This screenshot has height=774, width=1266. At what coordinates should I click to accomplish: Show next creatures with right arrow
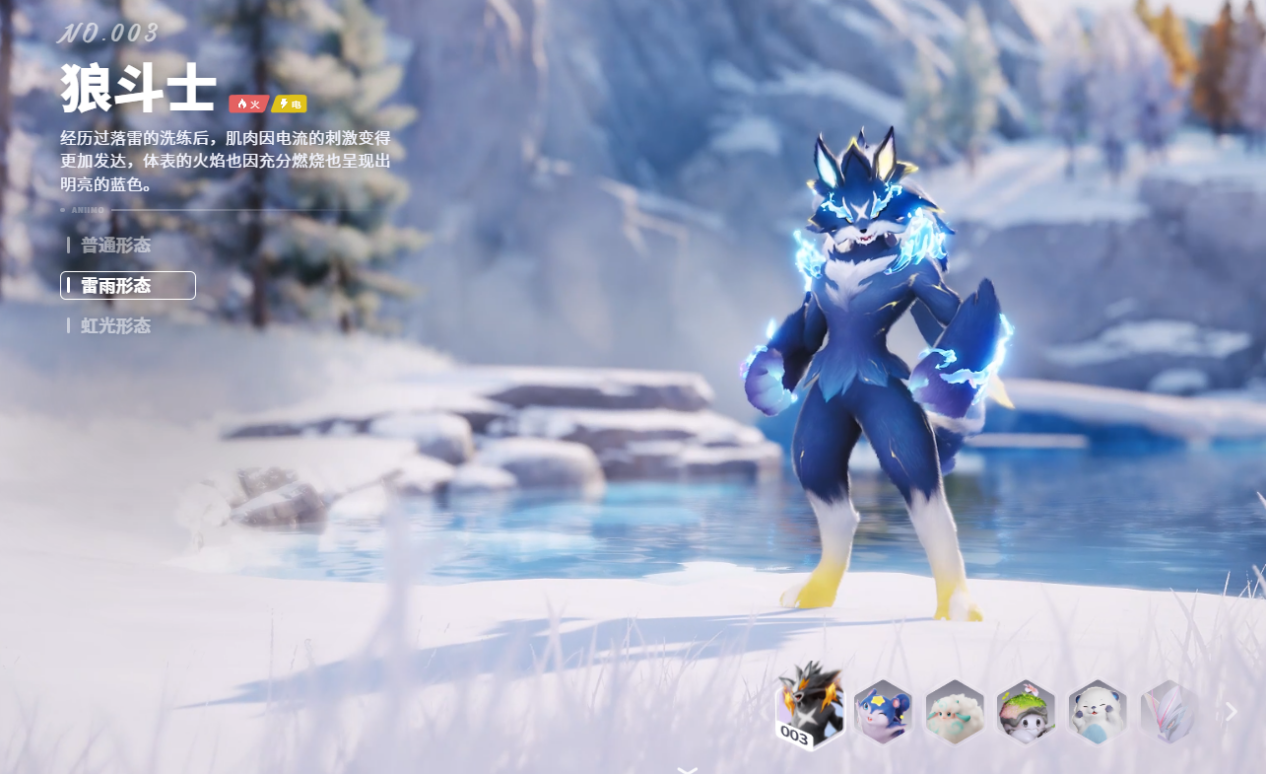pyautogui.click(x=1232, y=712)
